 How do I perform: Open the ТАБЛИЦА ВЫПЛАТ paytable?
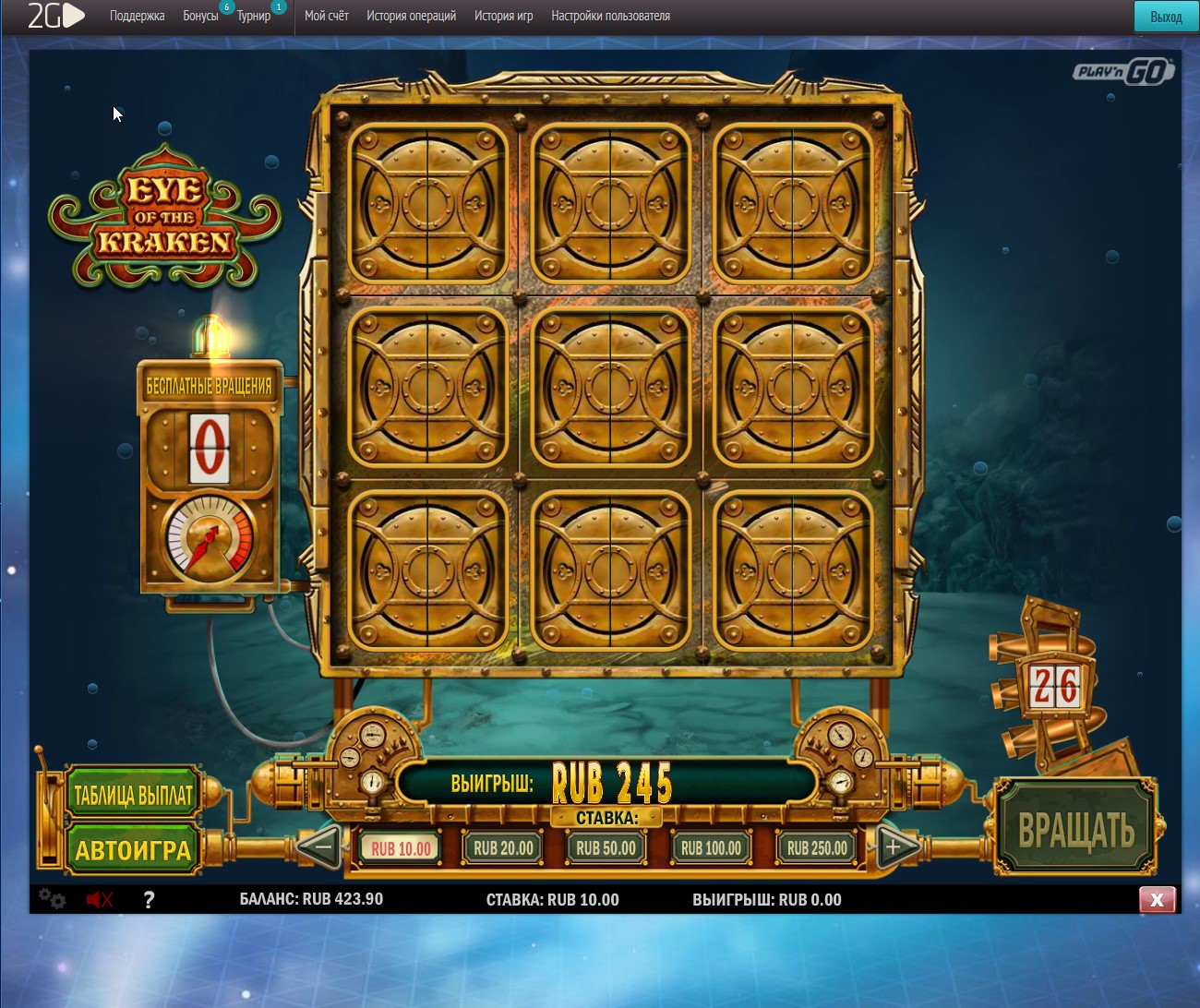pyautogui.click(x=134, y=794)
